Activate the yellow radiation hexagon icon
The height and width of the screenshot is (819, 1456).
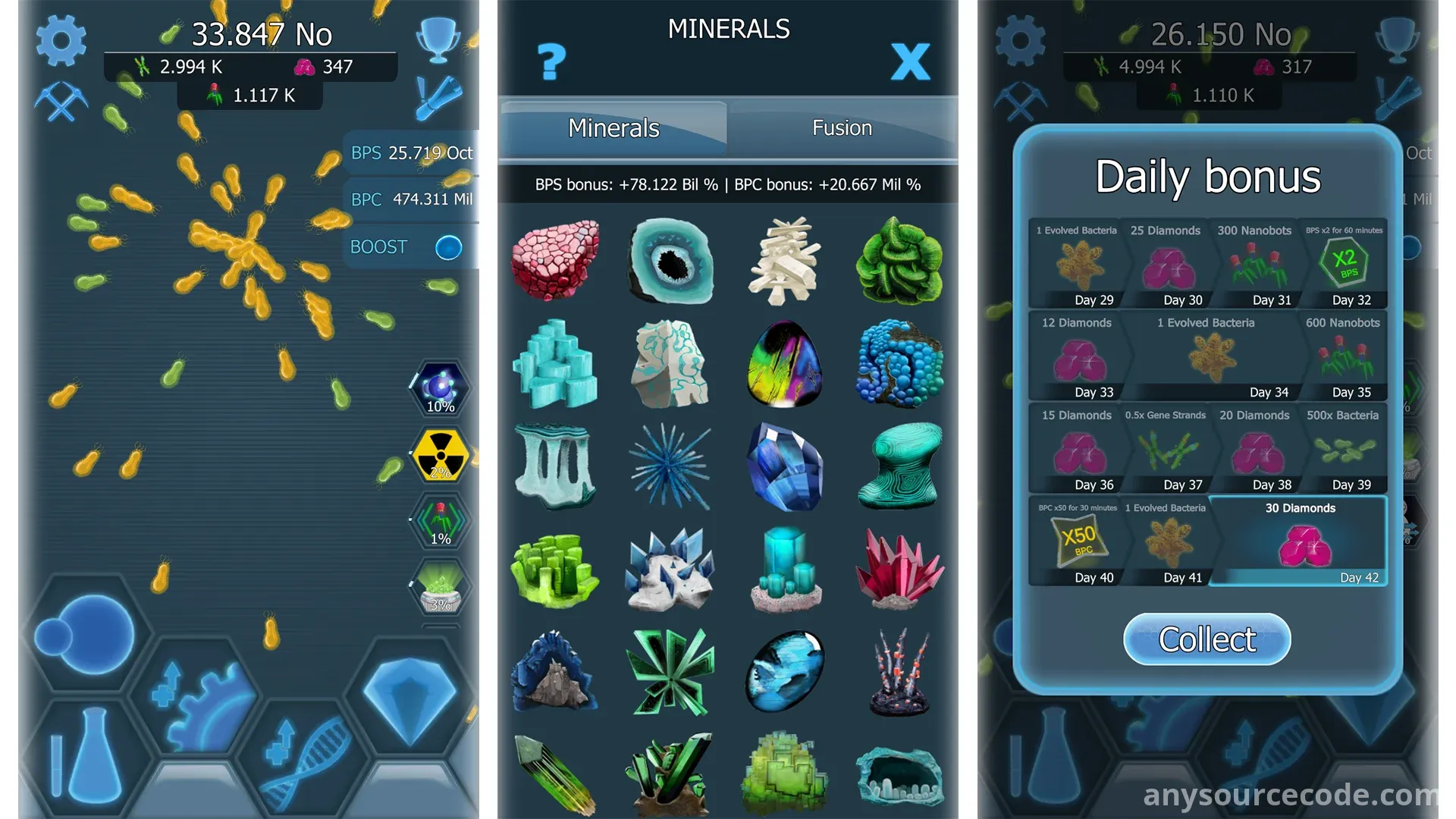click(440, 455)
